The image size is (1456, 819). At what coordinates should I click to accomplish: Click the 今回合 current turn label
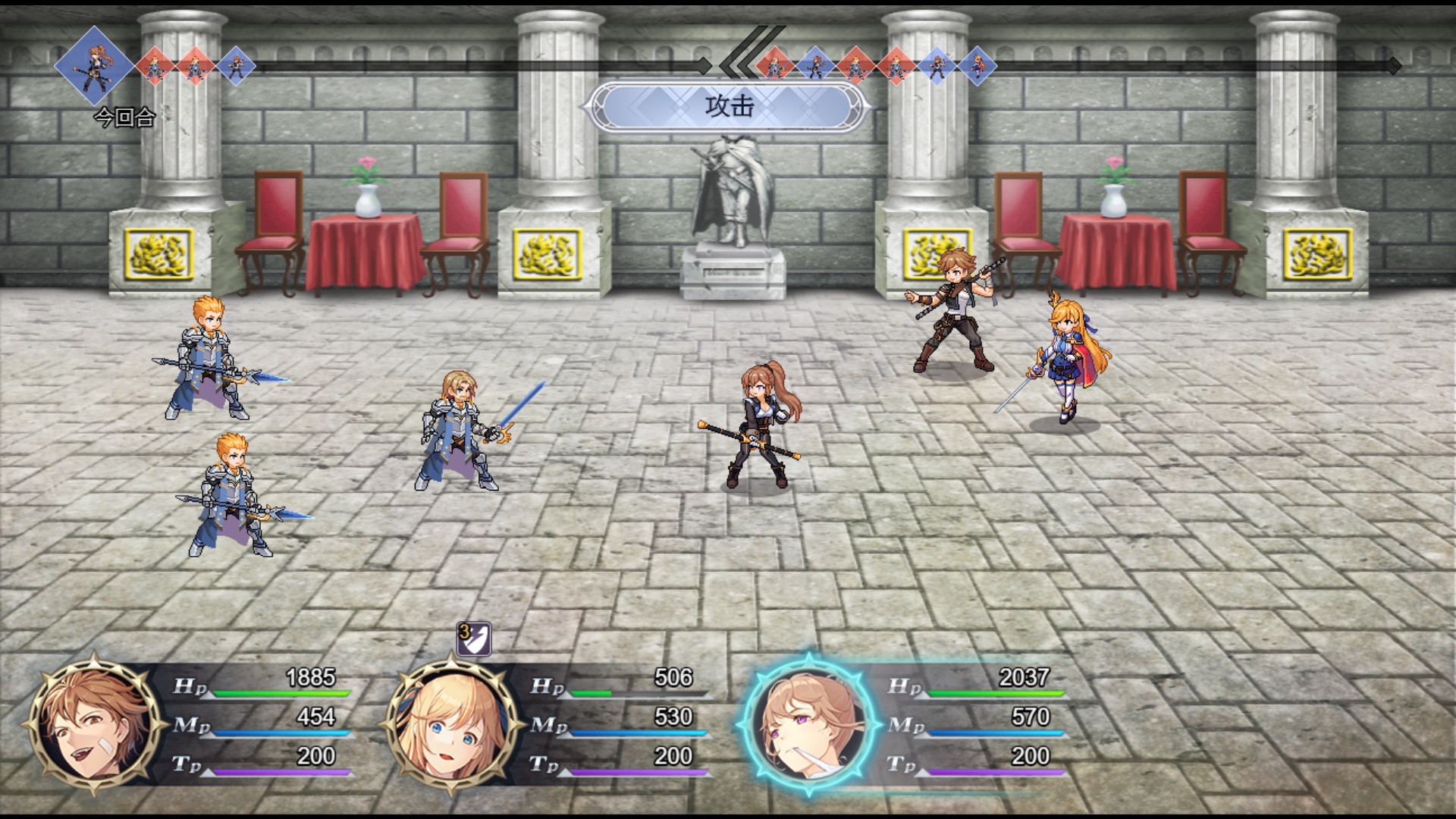[126, 118]
